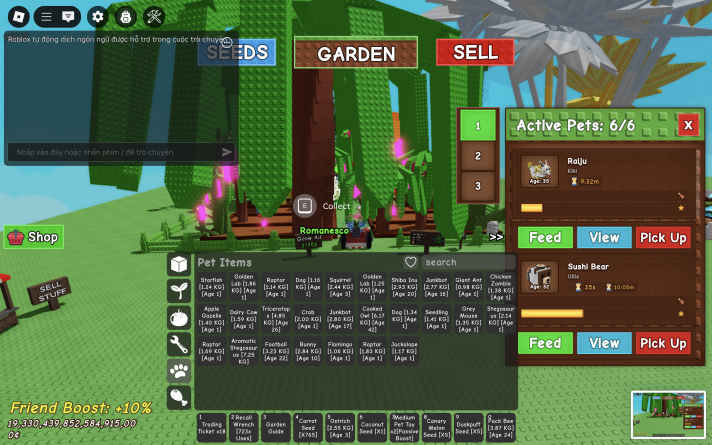This screenshot has width=712, height=445.
Task: Choose the Chicken Zombie pet item
Action: (x=501, y=285)
